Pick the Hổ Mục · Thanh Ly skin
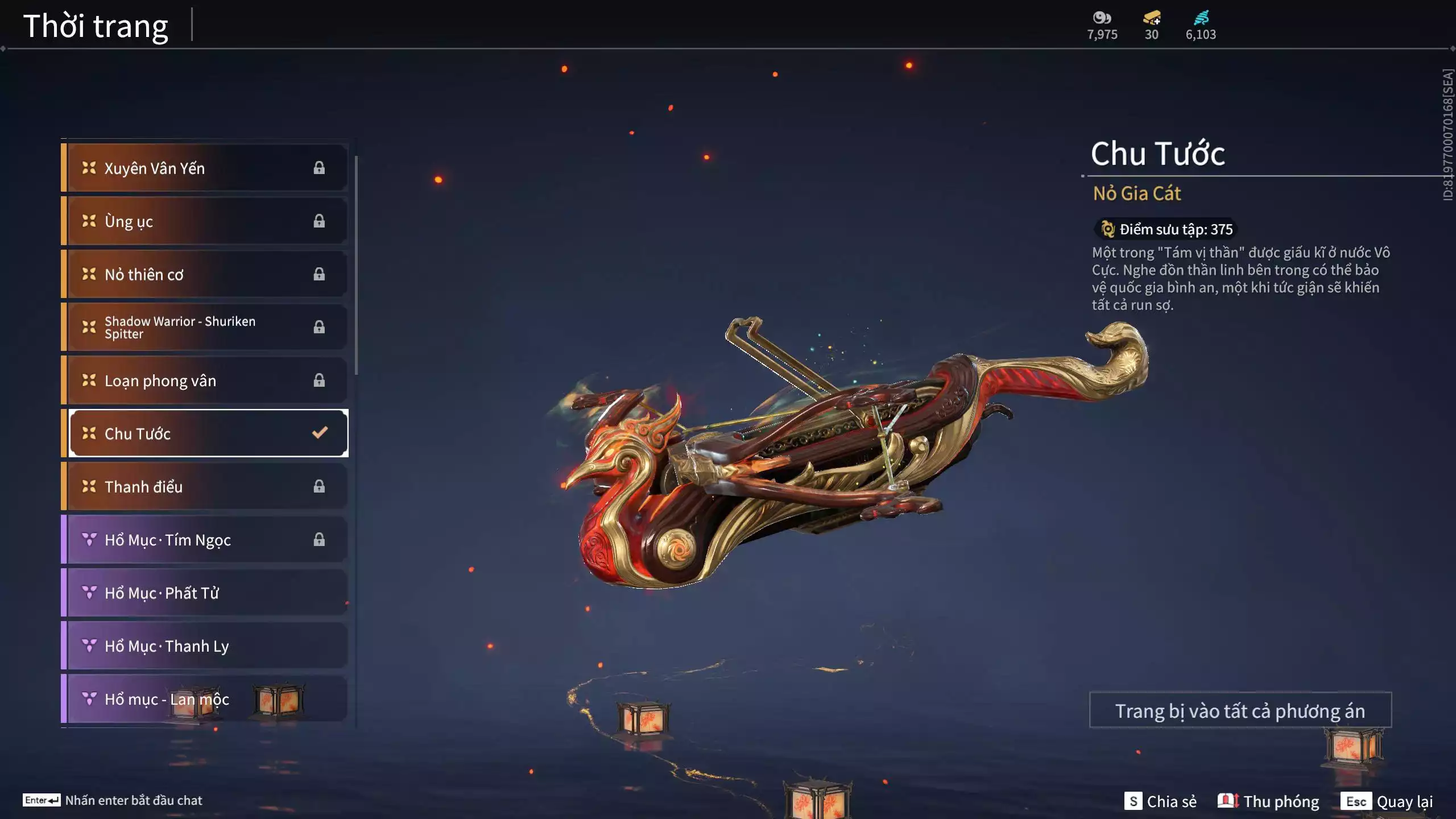Image resolution: width=1456 pixels, height=819 pixels. [205, 646]
